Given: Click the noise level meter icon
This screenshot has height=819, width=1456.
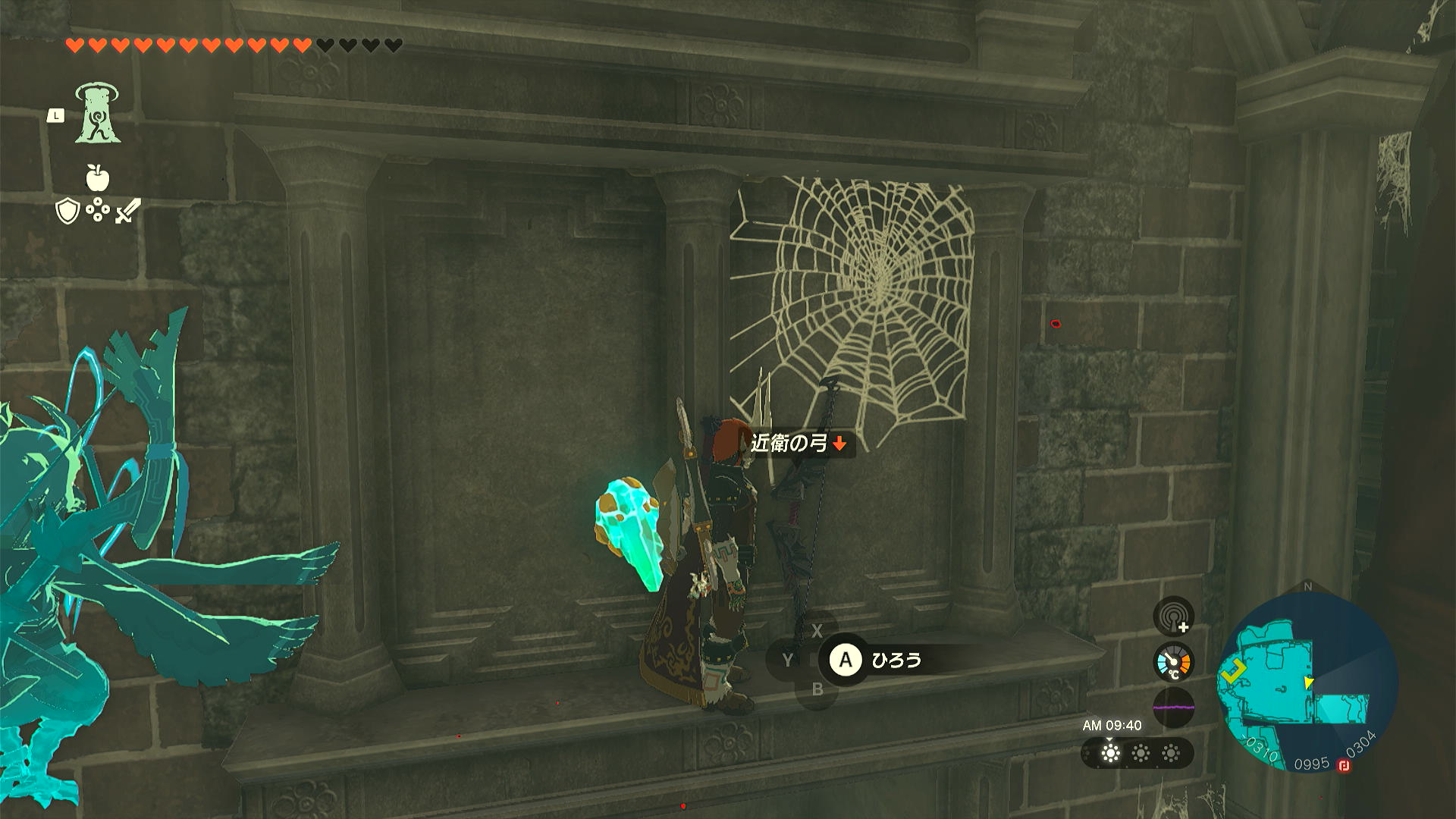Looking at the screenshot, I should [x=1173, y=707].
